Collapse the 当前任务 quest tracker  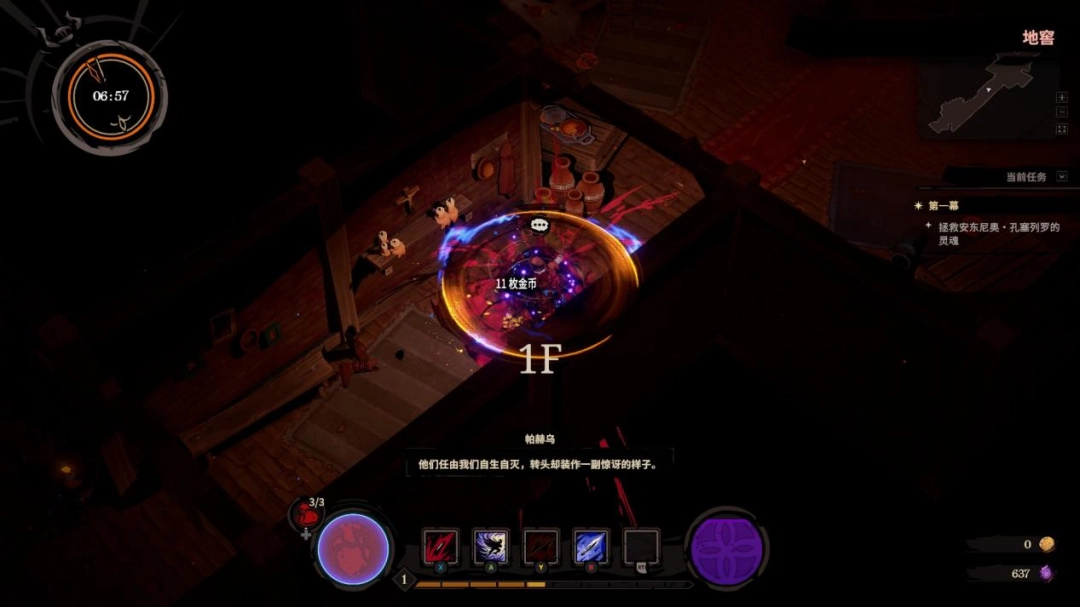tap(1061, 177)
